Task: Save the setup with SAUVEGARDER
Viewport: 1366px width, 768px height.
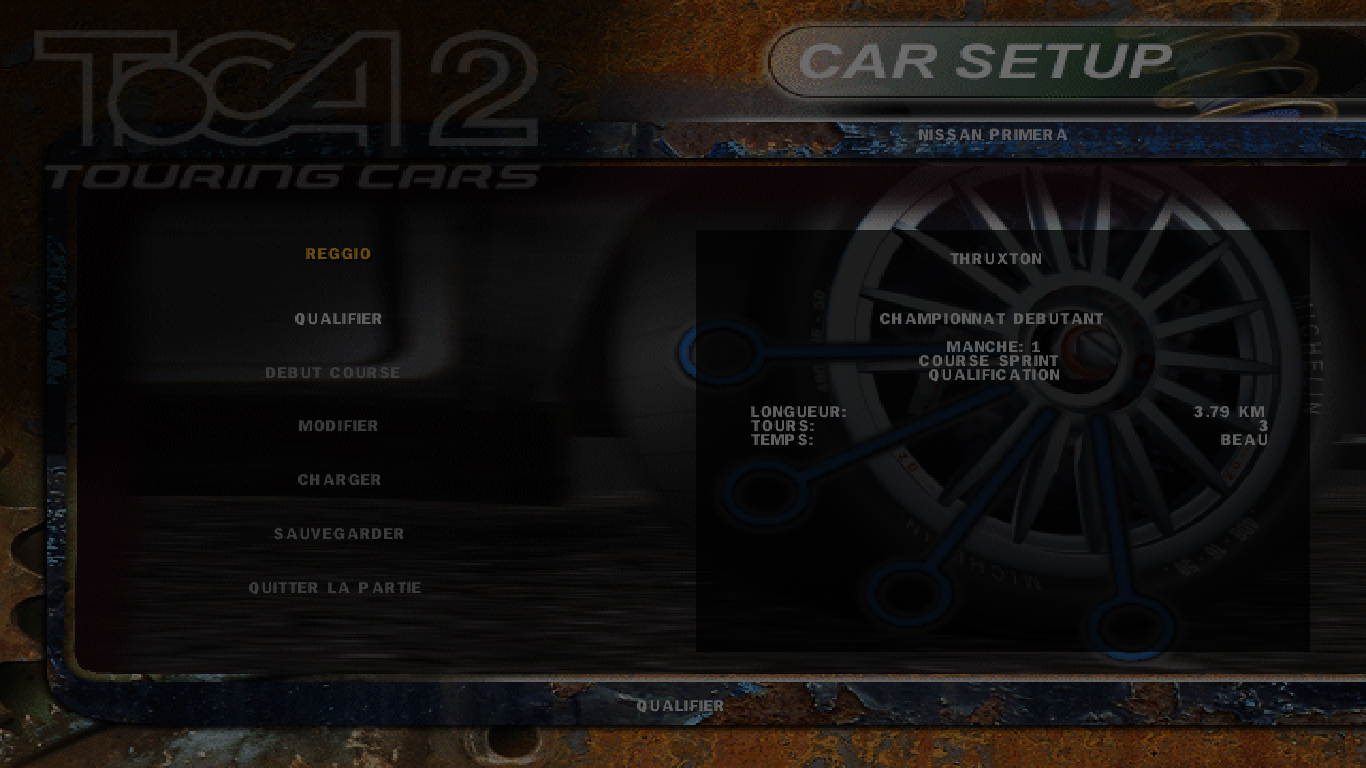Action: pyautogui.click(x=339, y=534)
